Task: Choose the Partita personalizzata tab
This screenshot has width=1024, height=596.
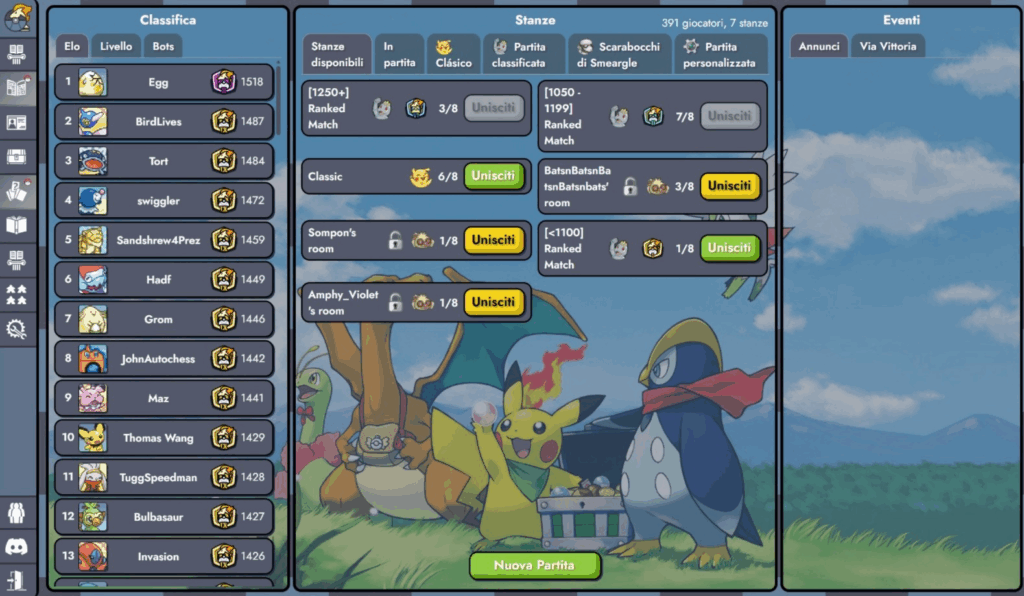Action: click(720, 54)
